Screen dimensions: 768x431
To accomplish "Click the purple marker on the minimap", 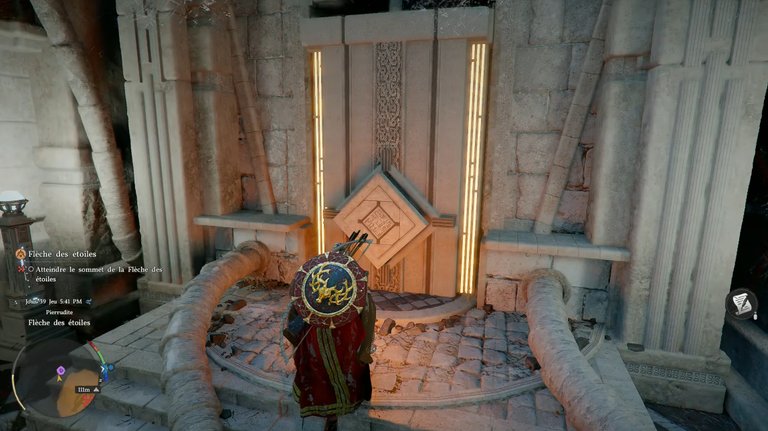I will point(60,371).
